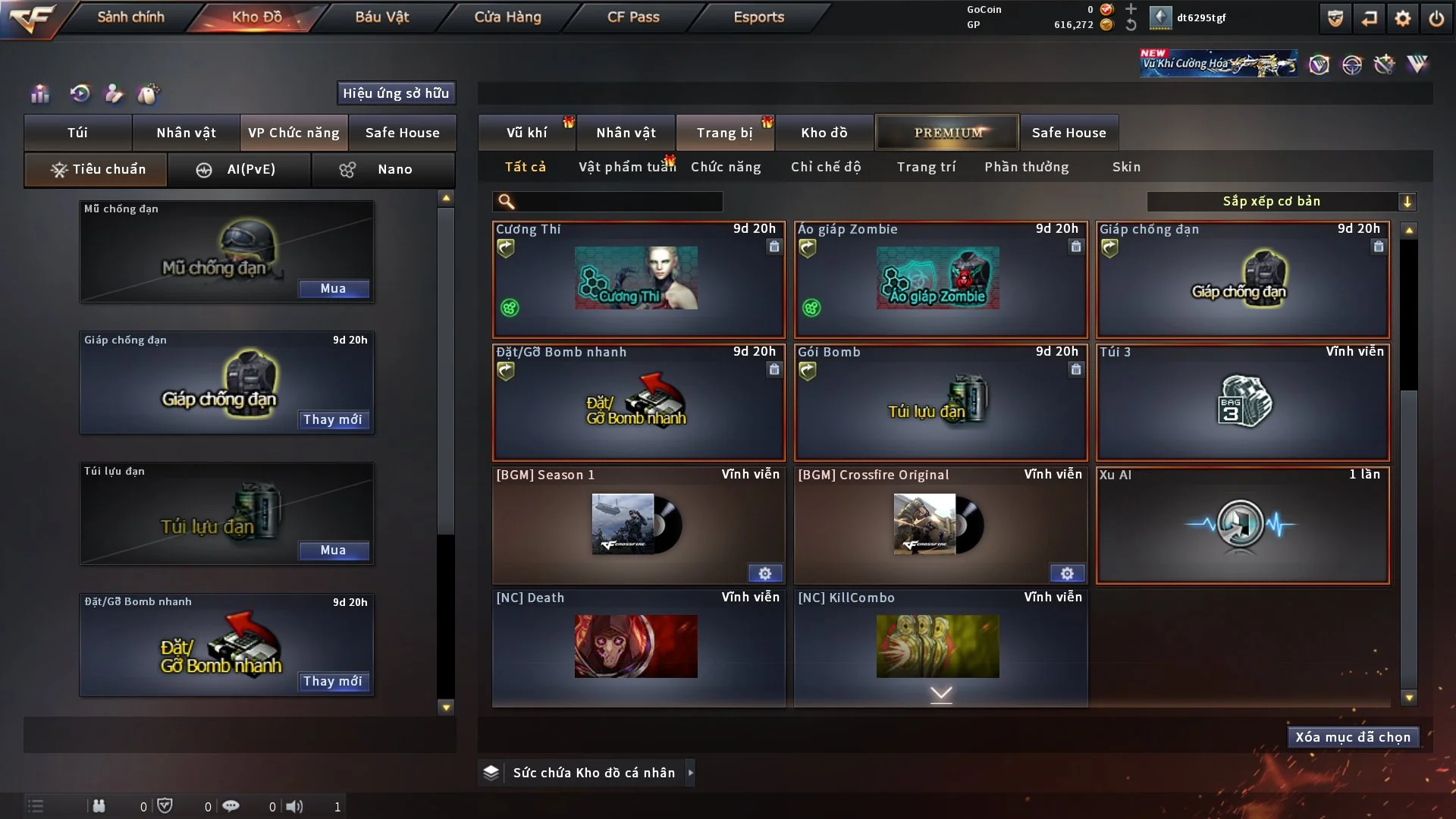Buy the Mũ chống đạn helmet
Viewport: 1456px width, 819px height.
tap(334, 289)
